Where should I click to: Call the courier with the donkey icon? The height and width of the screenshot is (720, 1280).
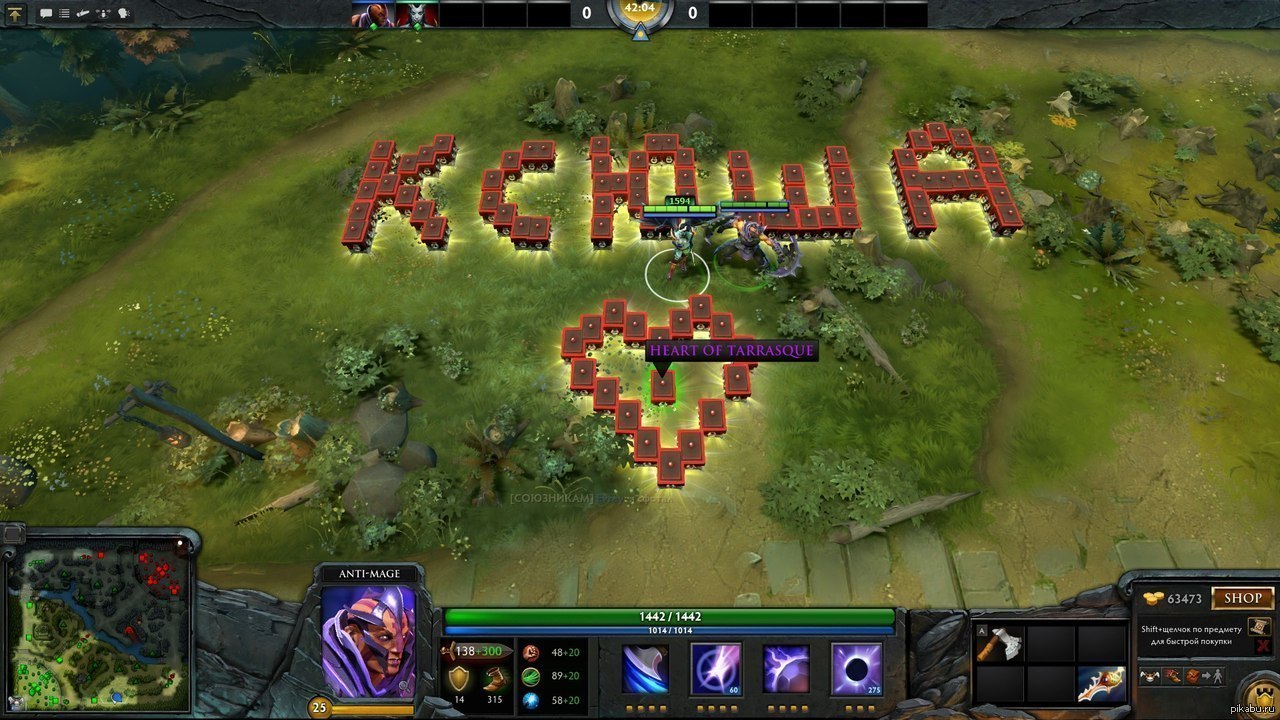point(1151,676)
